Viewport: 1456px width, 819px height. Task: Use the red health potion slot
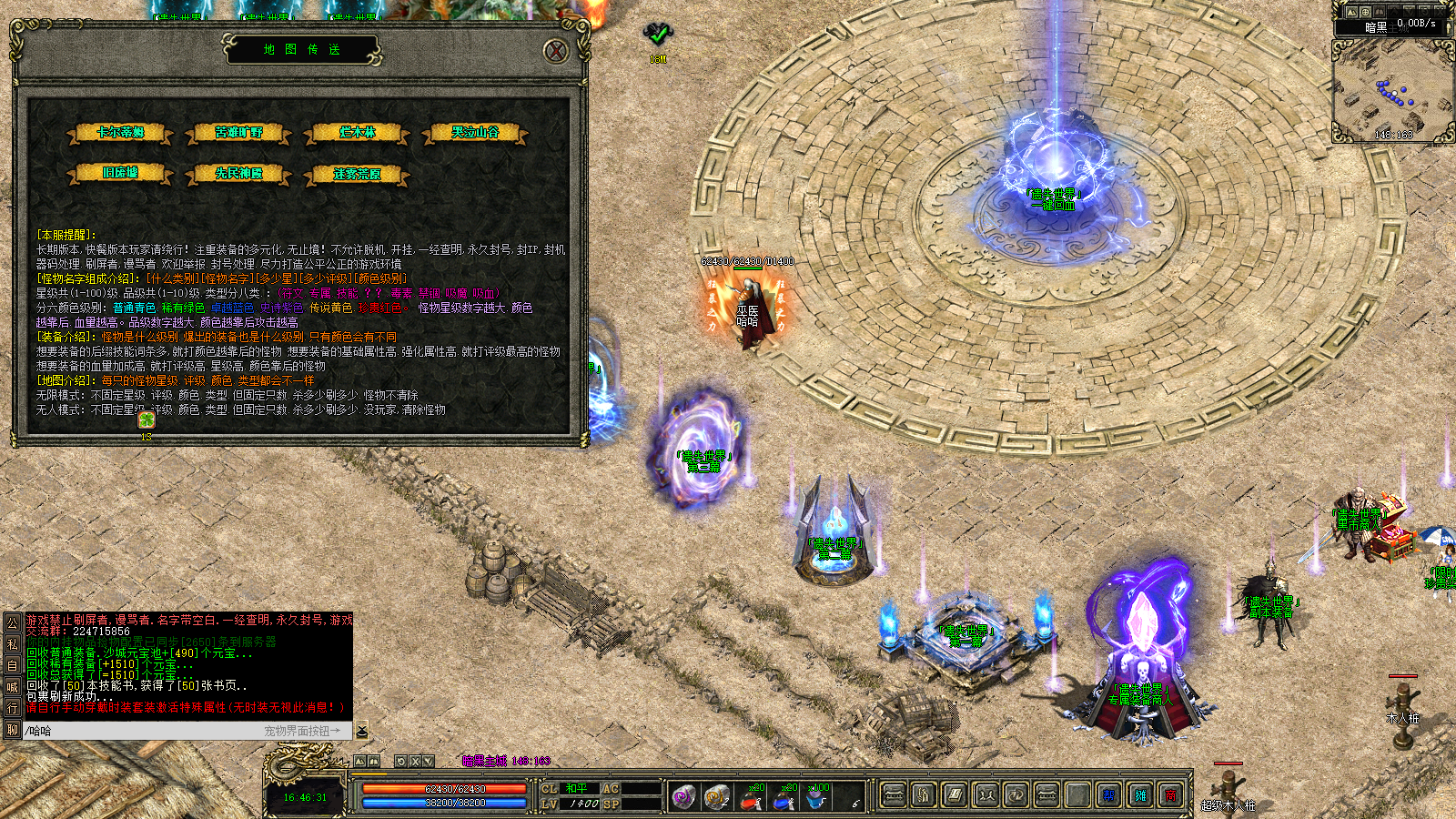tap(752, 797)
